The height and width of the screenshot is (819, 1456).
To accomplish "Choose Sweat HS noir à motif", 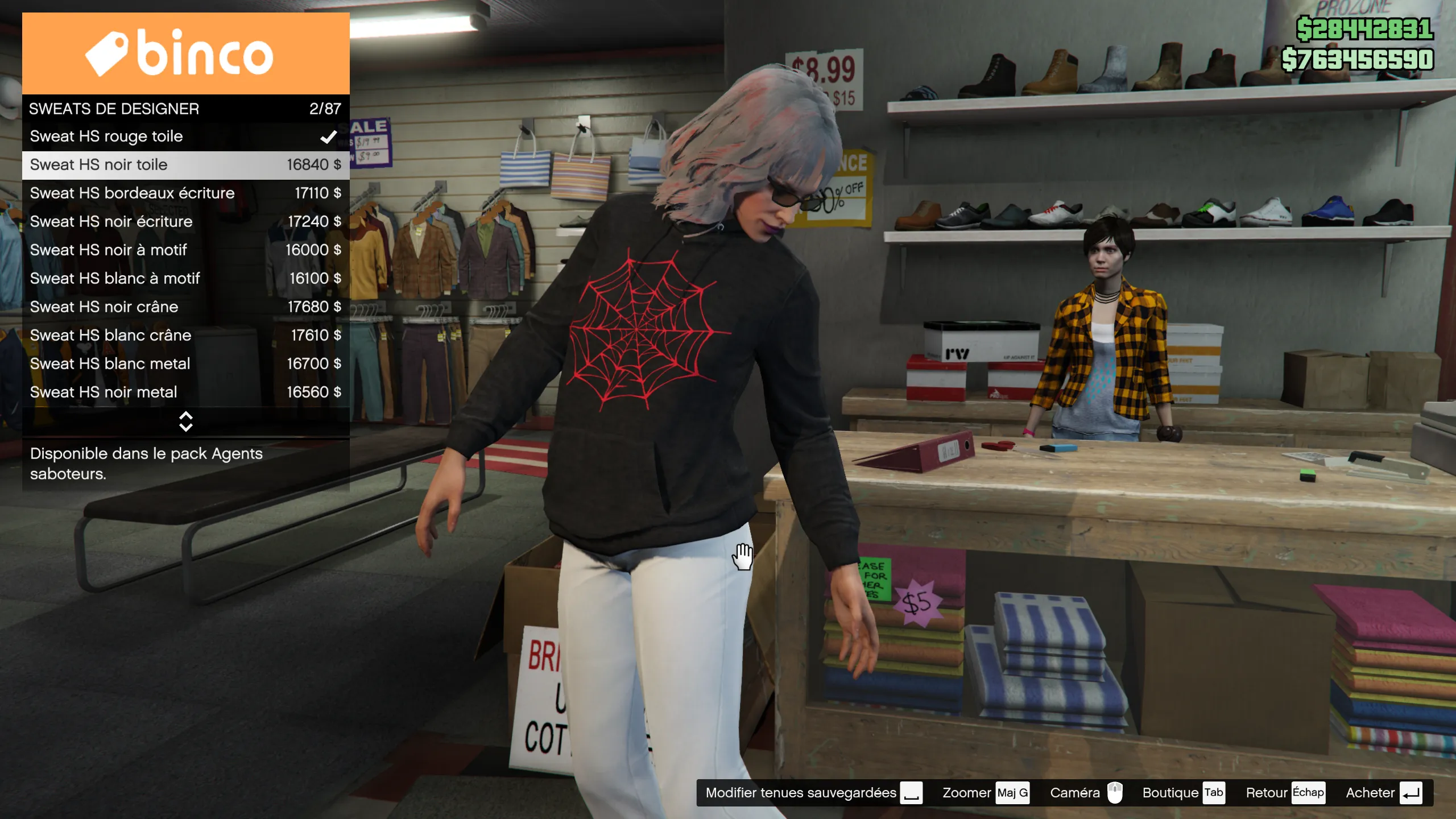I will tap(185, 250).
